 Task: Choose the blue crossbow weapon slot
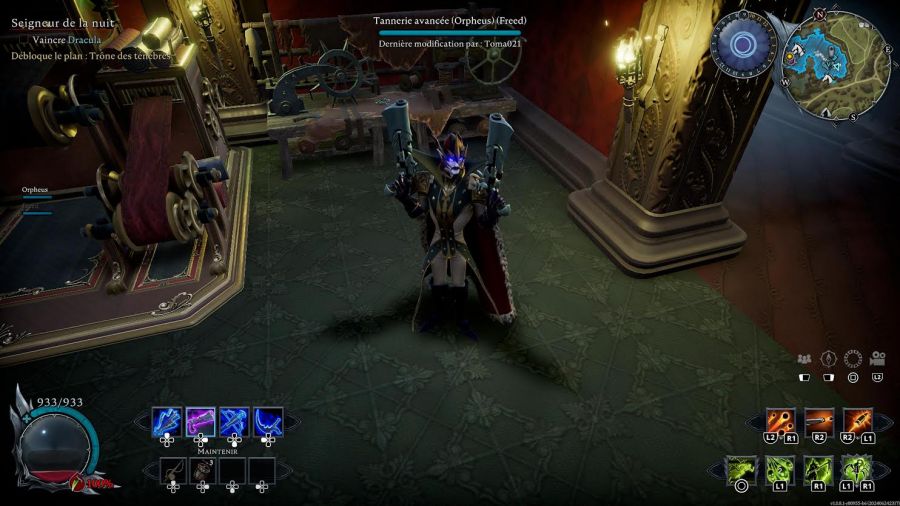click(x=234, y=422)
